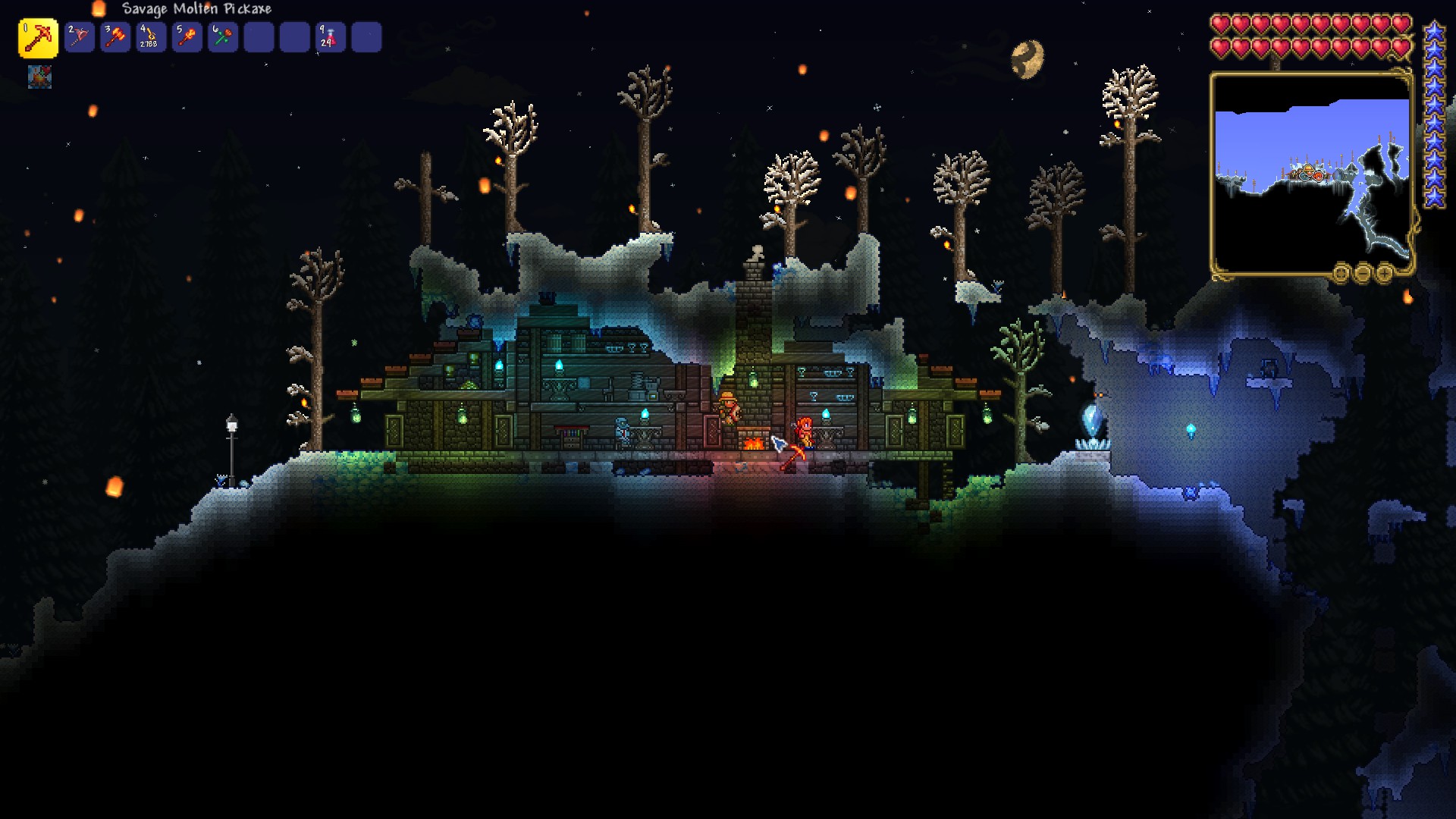Select the healing potions in slot 9
The height and width of the screenshot is (819, 1456).
[x=330, y=37]
